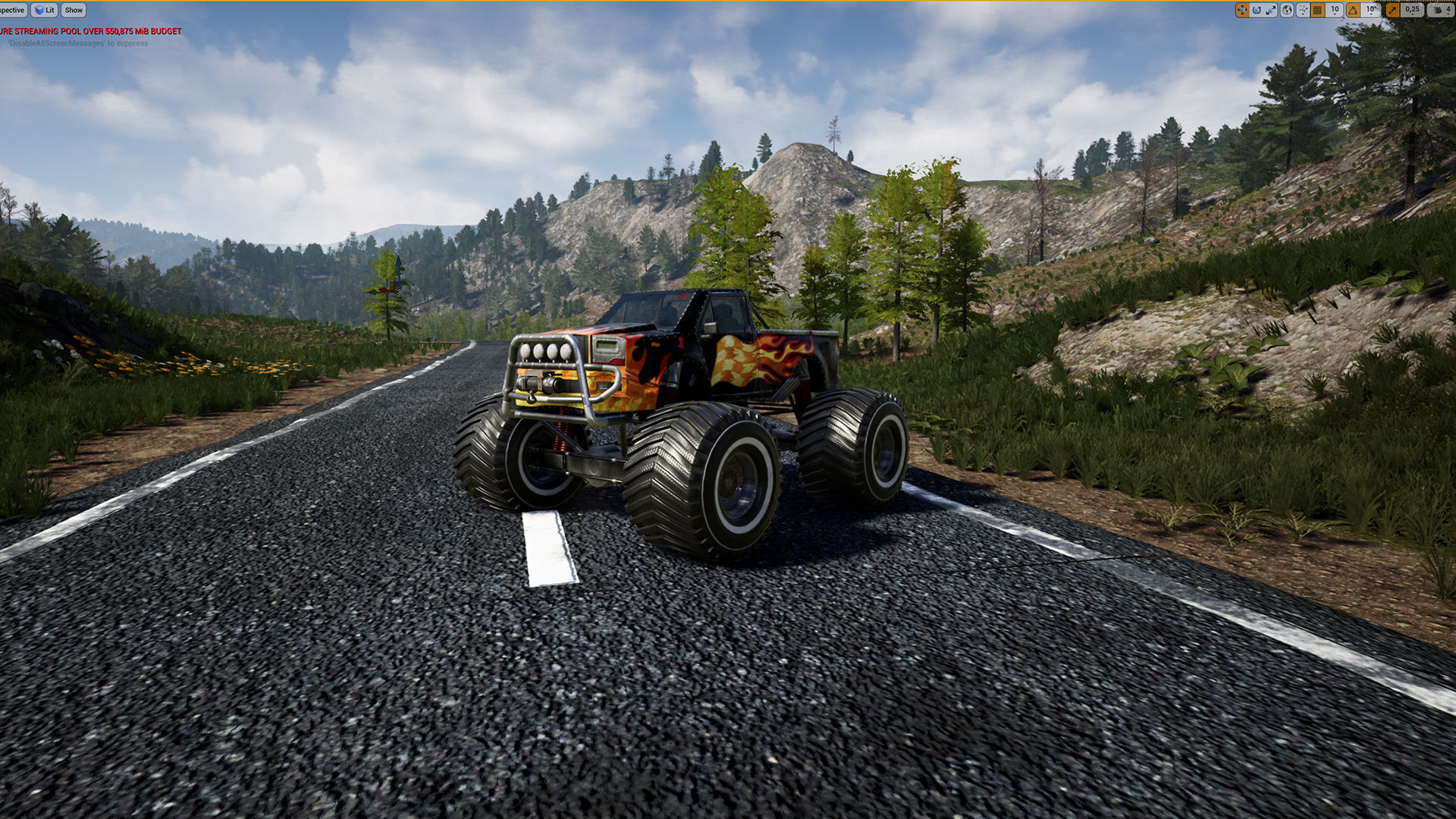
Task: Select the Move tool in the viewport toolbar
Action: pos(1242,10)
